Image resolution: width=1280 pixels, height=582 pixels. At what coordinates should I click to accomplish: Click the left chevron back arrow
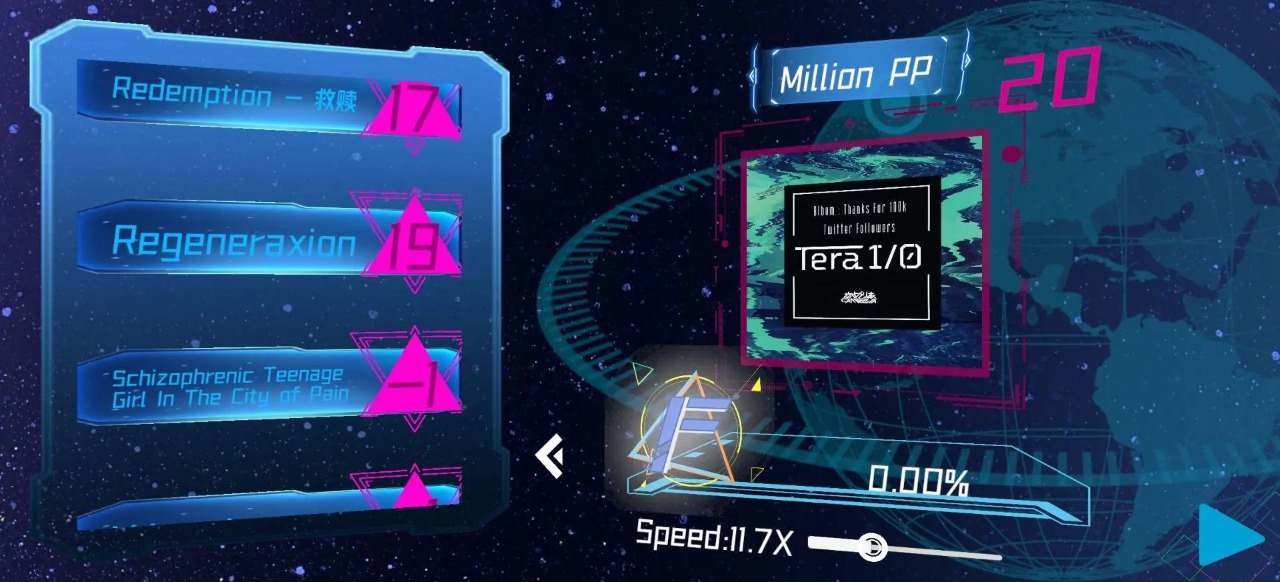(549, 456)
